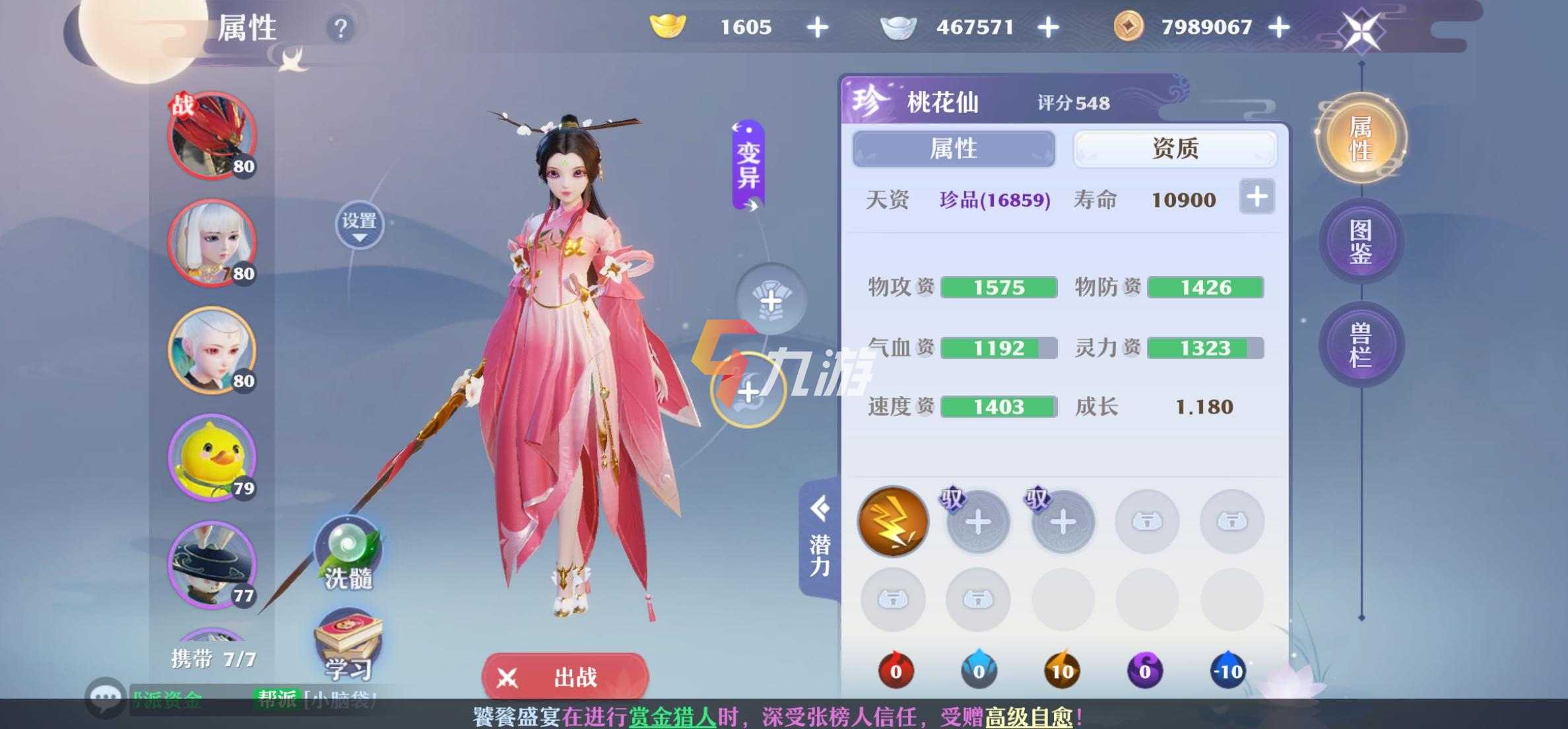
Task: Toggle the 变异 mutation switch
Action: tap(748, 165)
